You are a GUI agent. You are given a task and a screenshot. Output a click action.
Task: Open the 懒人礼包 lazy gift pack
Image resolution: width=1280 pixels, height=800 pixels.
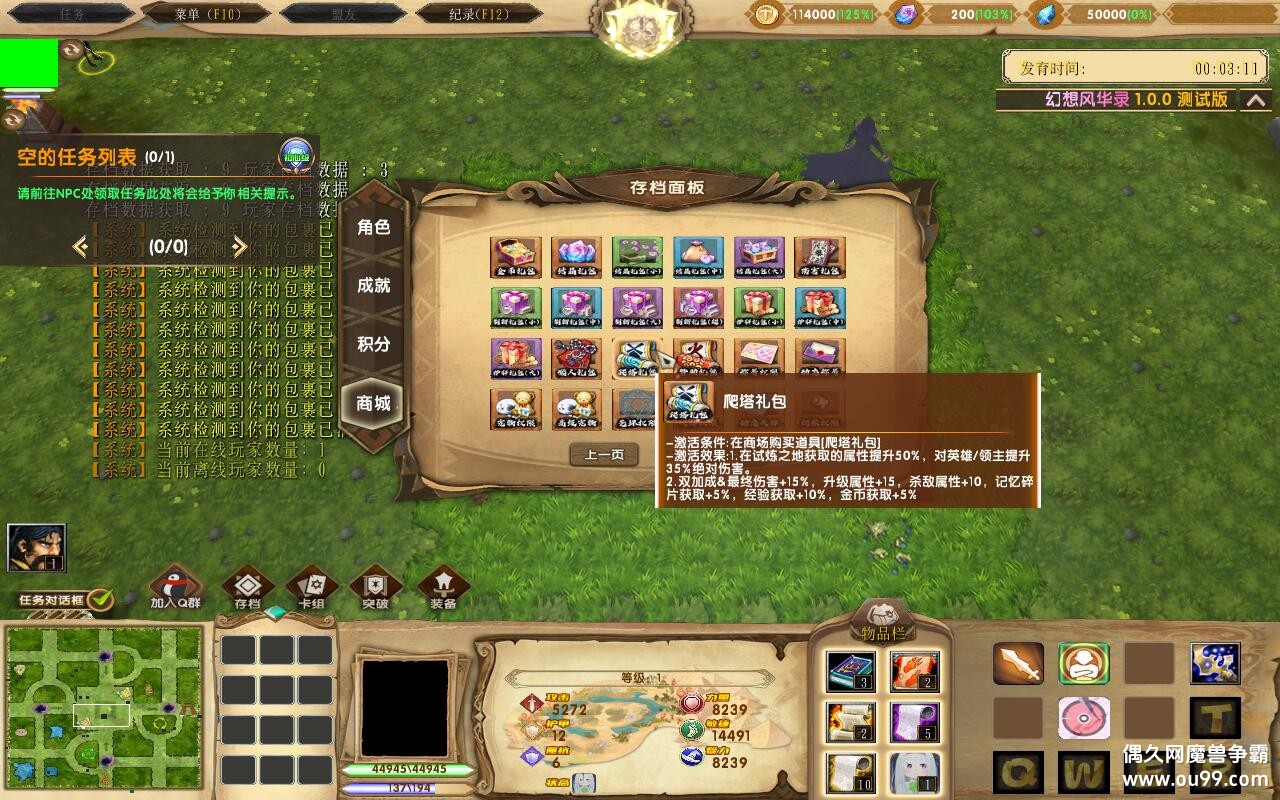point(575,358)
